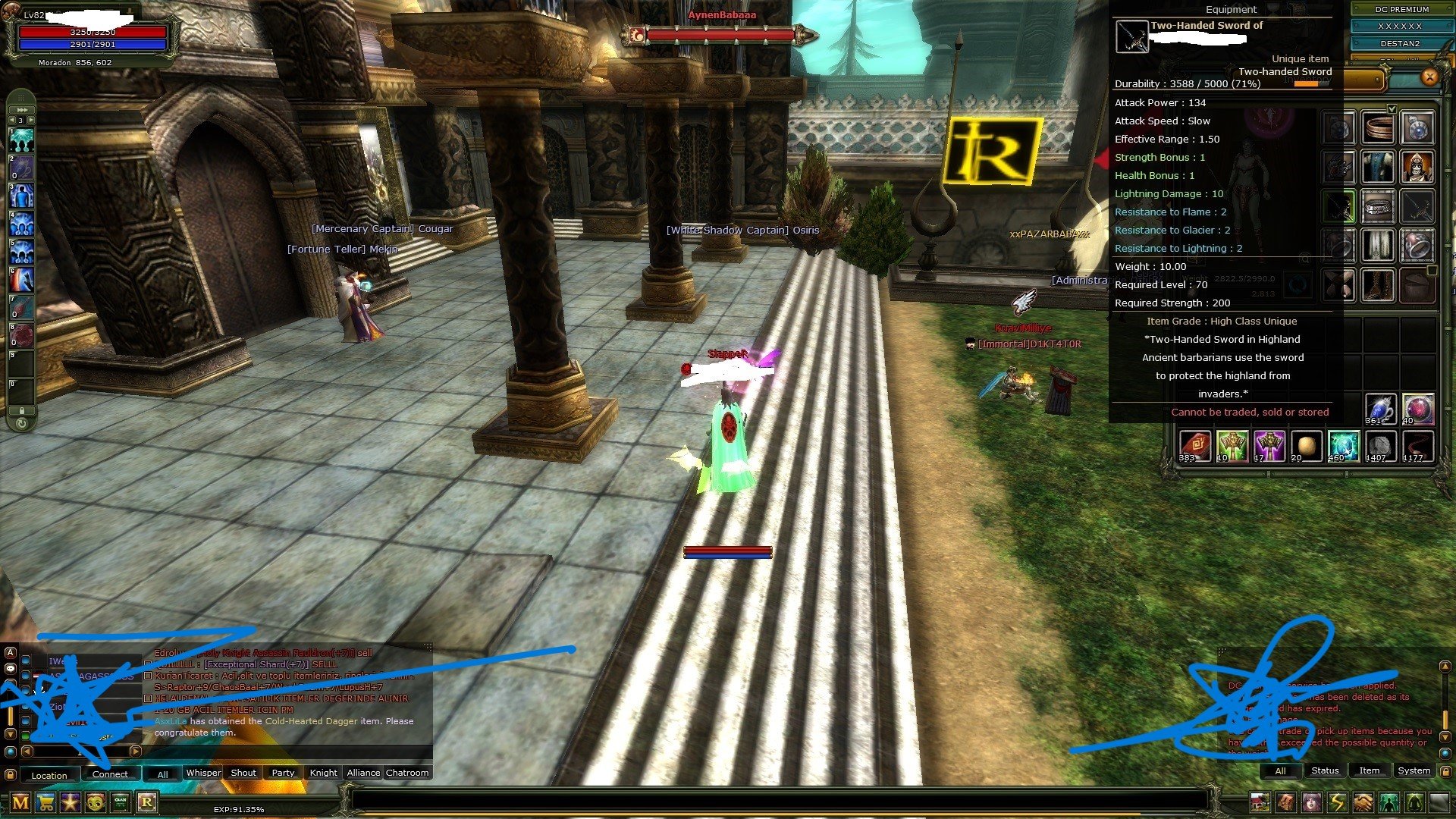This screenshot has height=819, width=1456.
Task: Switch chat to the Whisper tab
Action: [203, 773]
